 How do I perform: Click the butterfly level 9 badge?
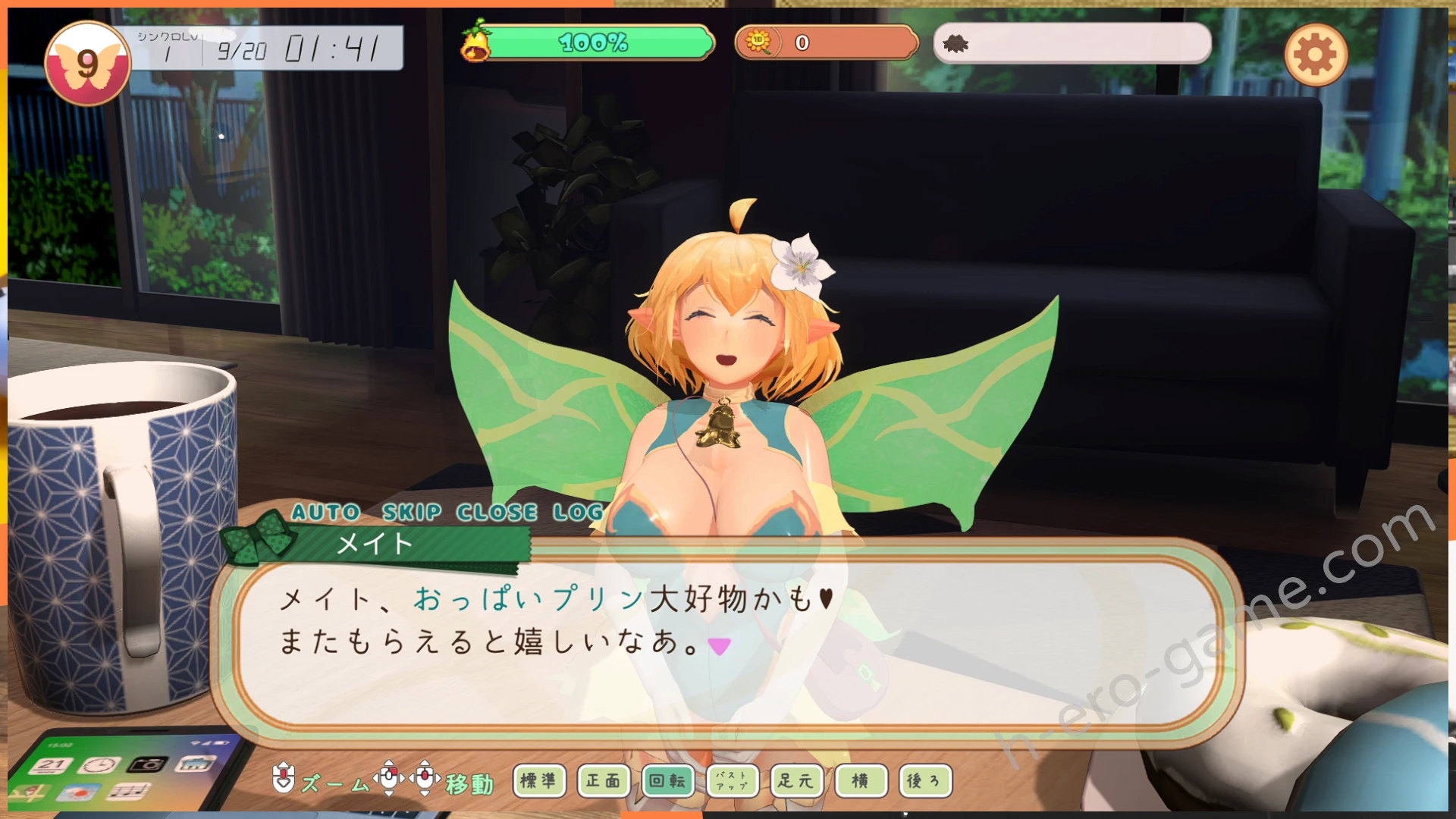tap(87, 64)
